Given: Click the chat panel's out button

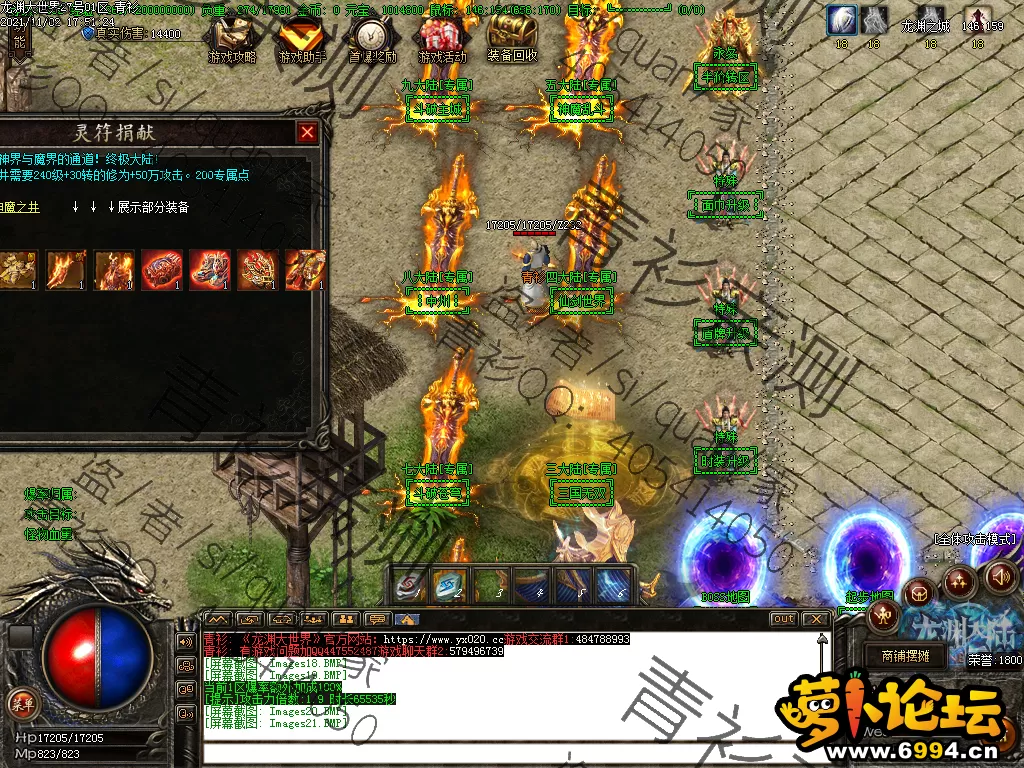Looking at the screenshot, I should 784,619.
